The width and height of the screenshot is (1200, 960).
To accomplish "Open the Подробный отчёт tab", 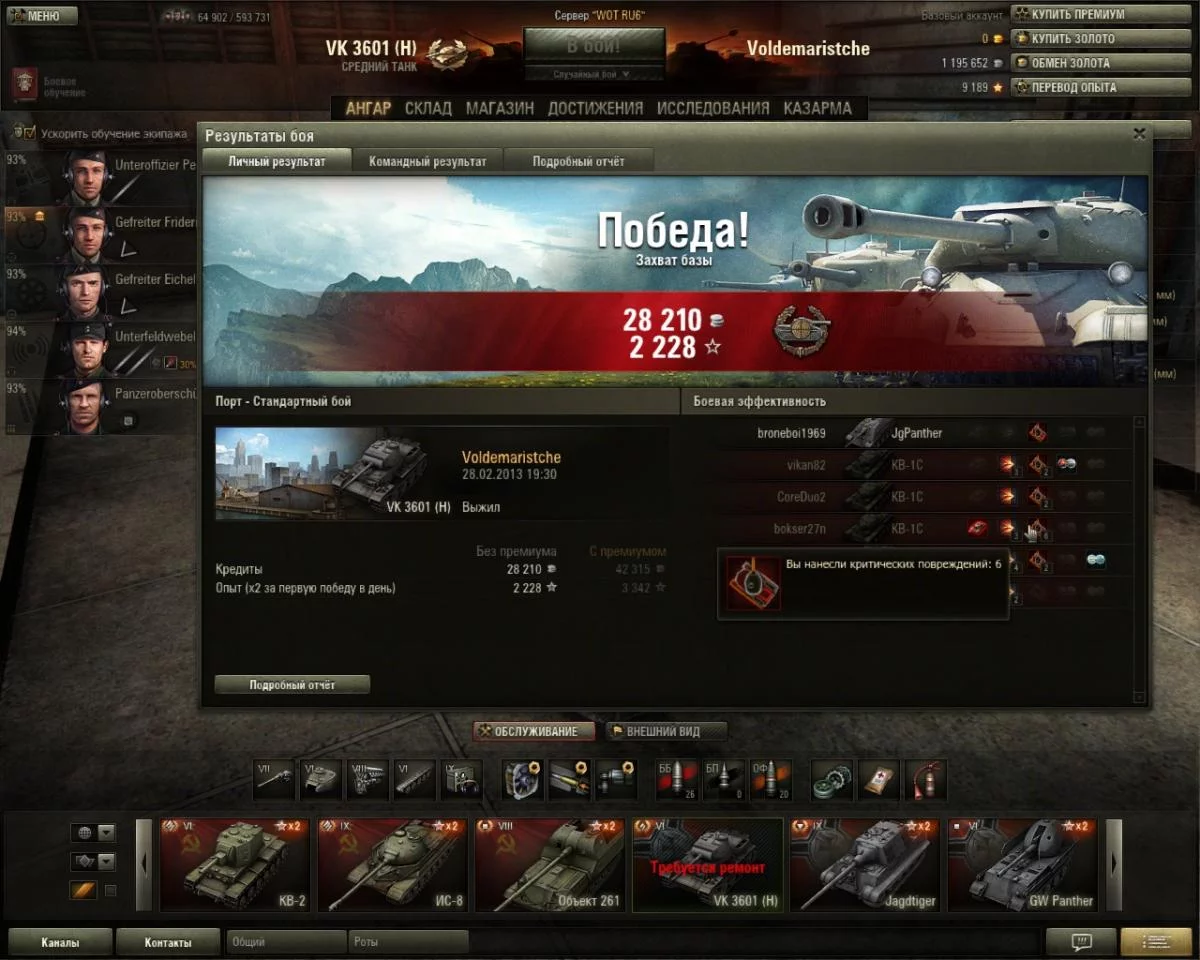I will 578,161.
